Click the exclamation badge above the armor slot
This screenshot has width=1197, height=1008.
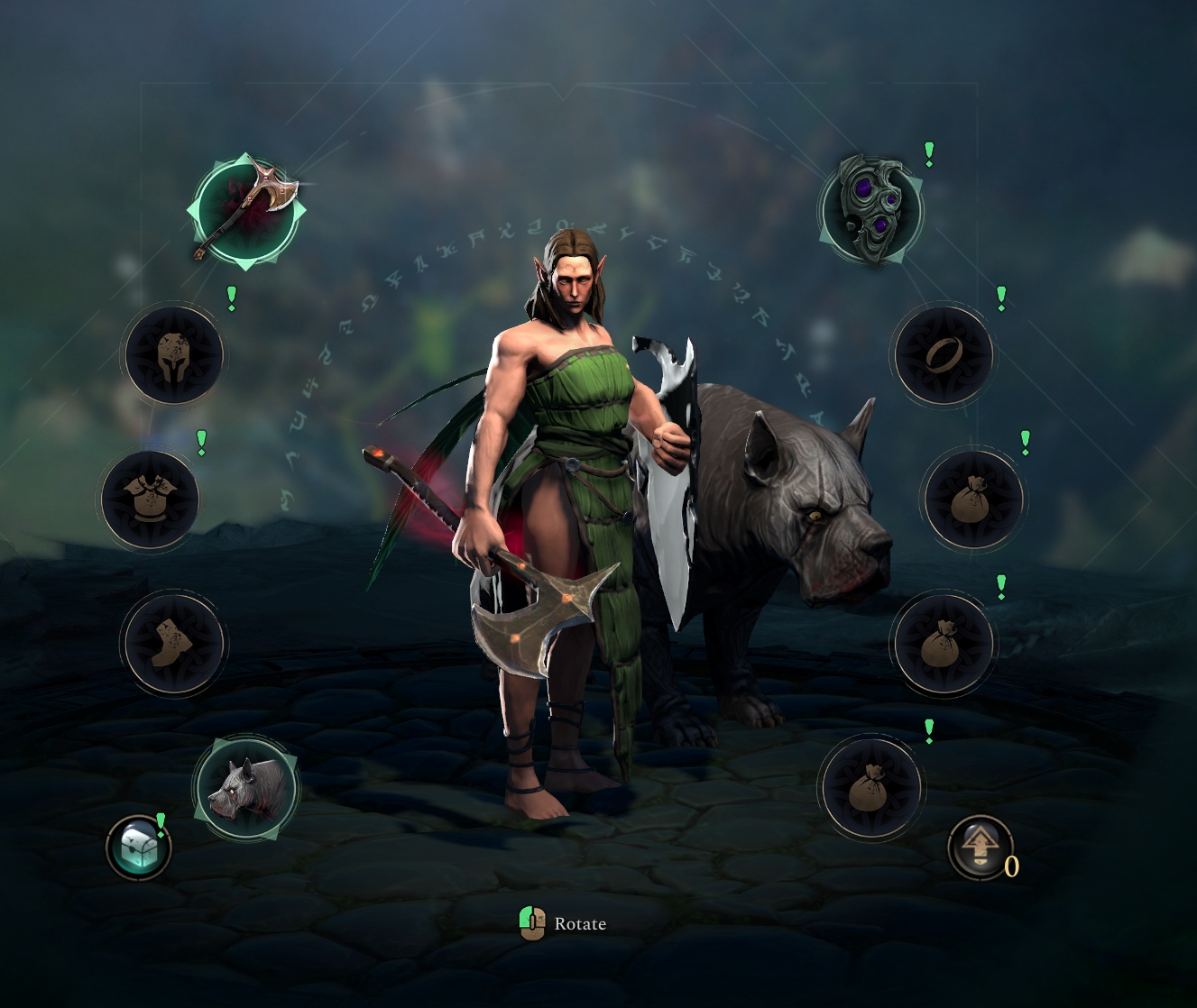click(x=200, y=441)
